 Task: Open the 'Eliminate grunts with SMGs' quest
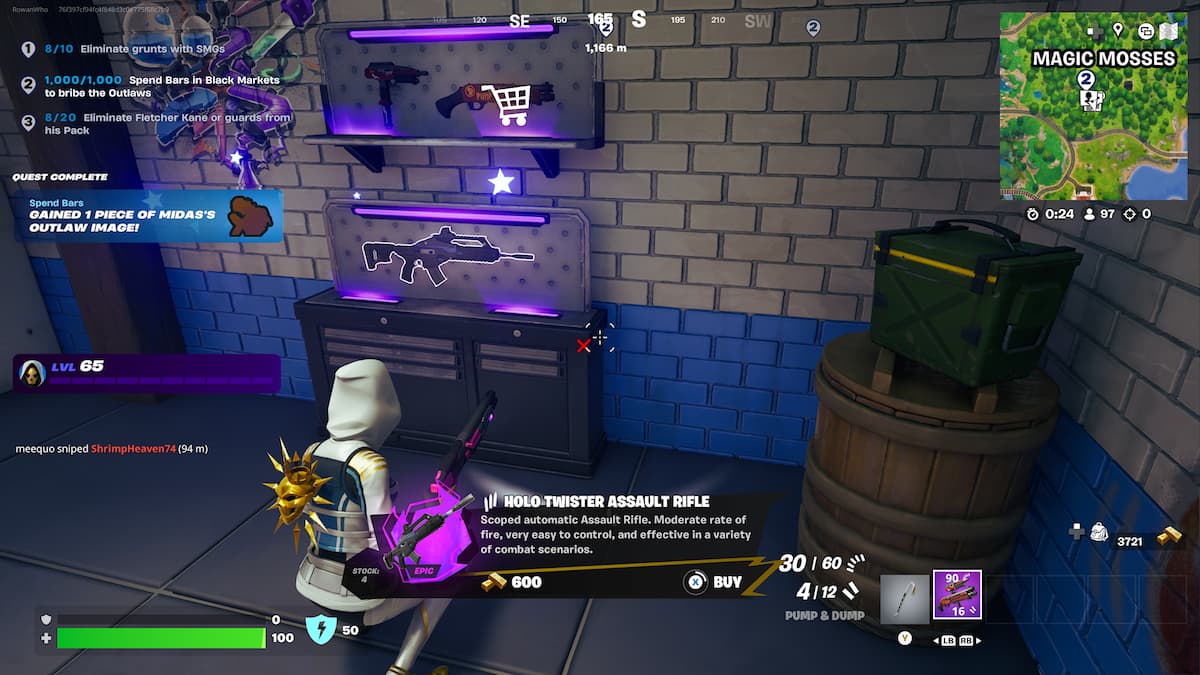click(152, 48)
